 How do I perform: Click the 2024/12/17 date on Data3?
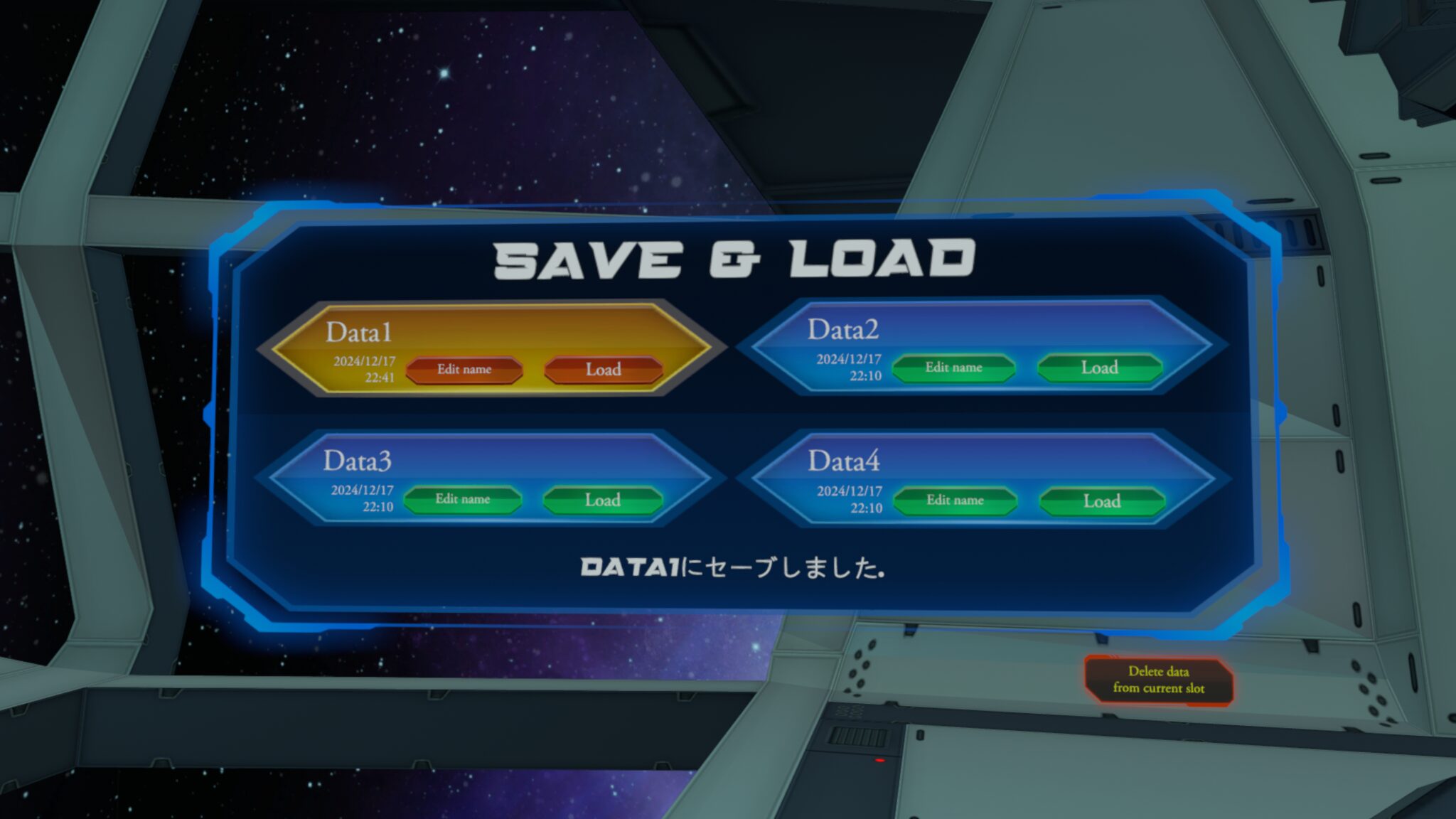click(361, 488)
